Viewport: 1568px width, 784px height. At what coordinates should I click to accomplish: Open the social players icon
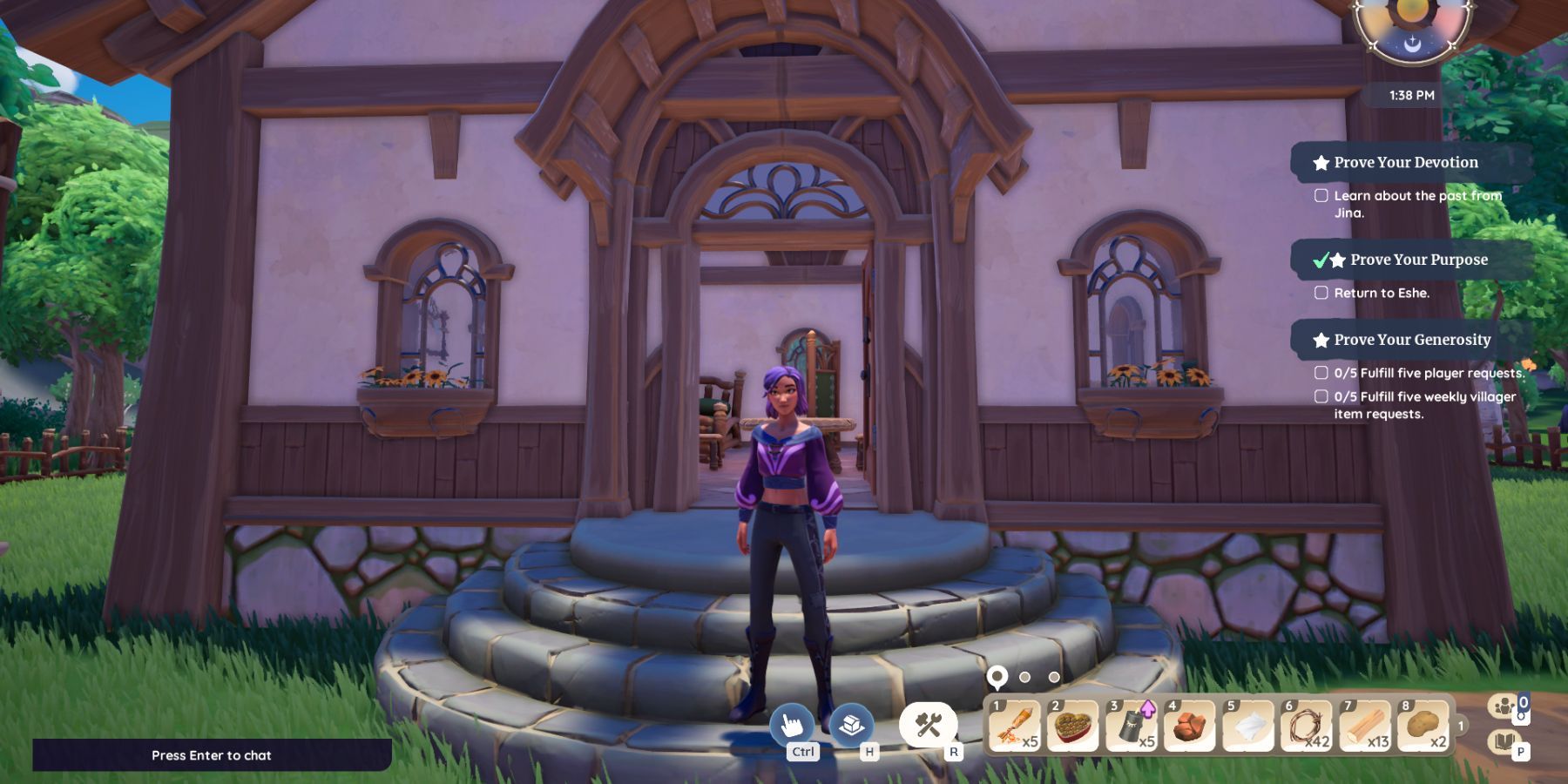coord(1504,706)
